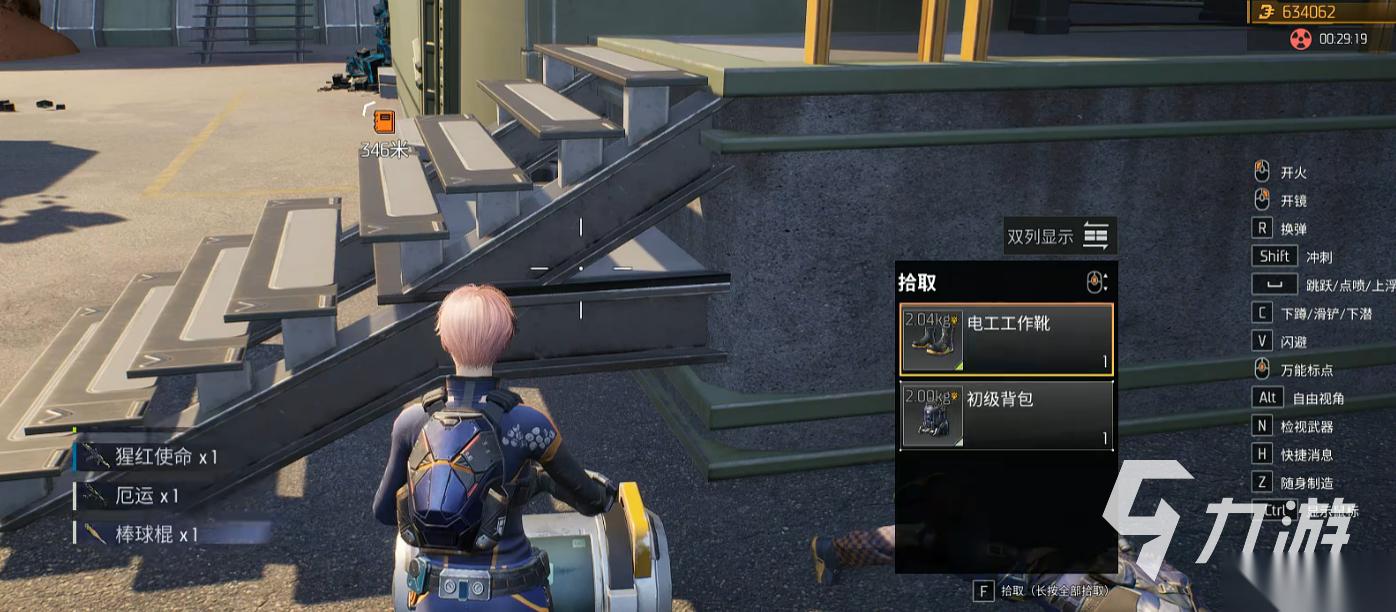Pick up the 电工工作靴 item
Screen dimensions: 1396x612
coord(1006,340)
